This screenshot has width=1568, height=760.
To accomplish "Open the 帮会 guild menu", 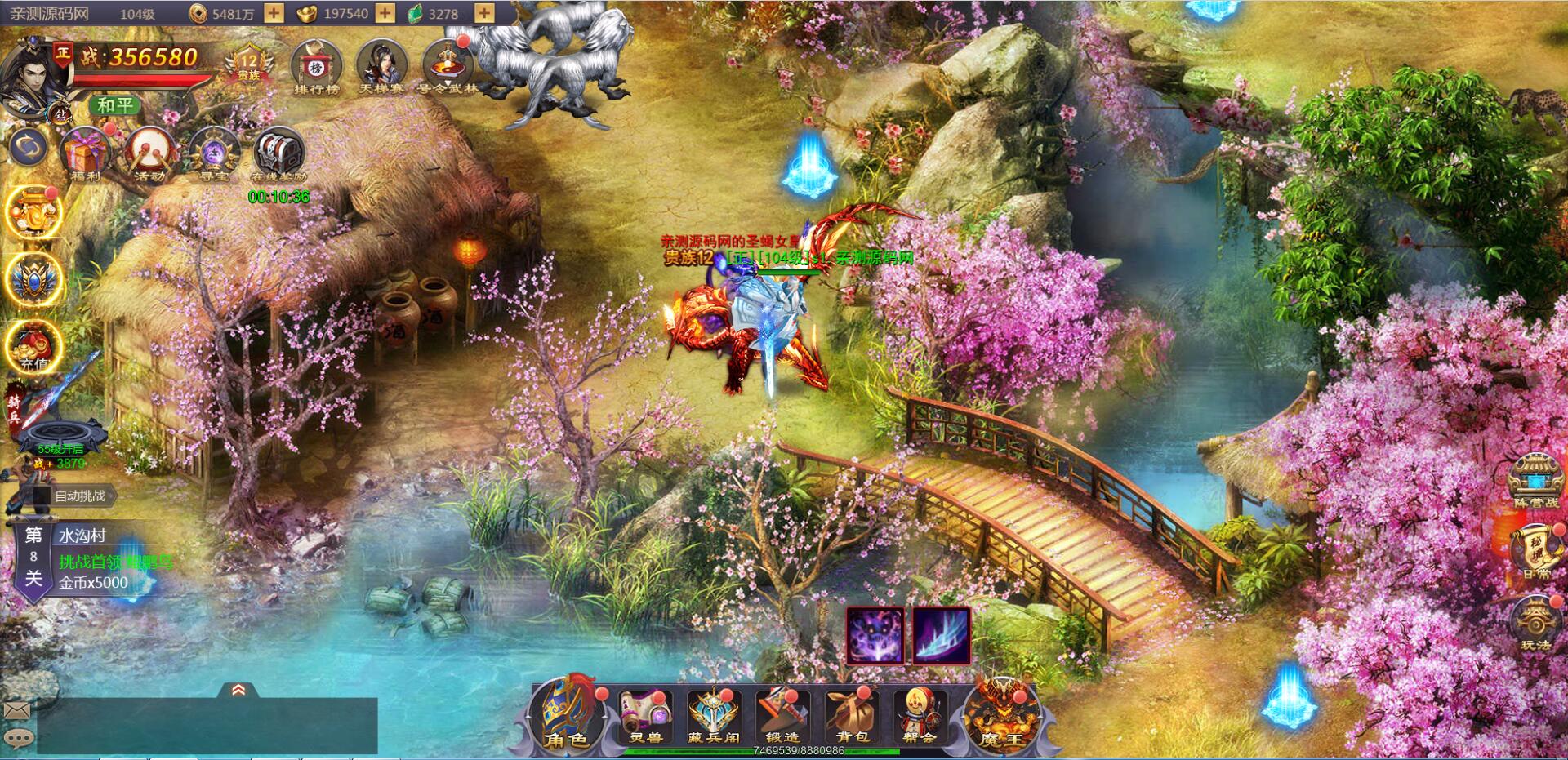I will point(919,716).
